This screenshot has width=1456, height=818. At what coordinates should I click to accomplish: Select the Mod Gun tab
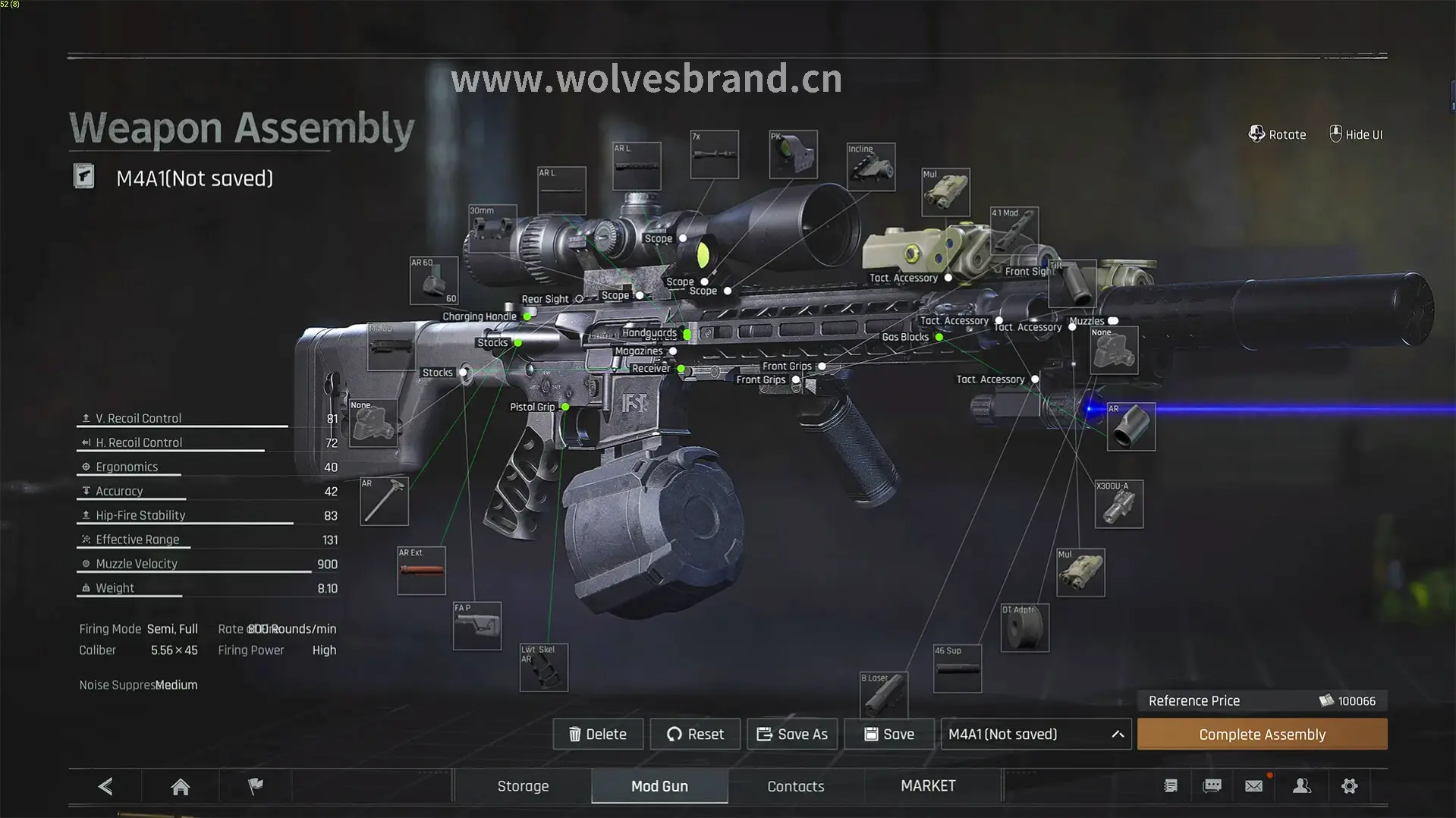[x=659, y=786]
